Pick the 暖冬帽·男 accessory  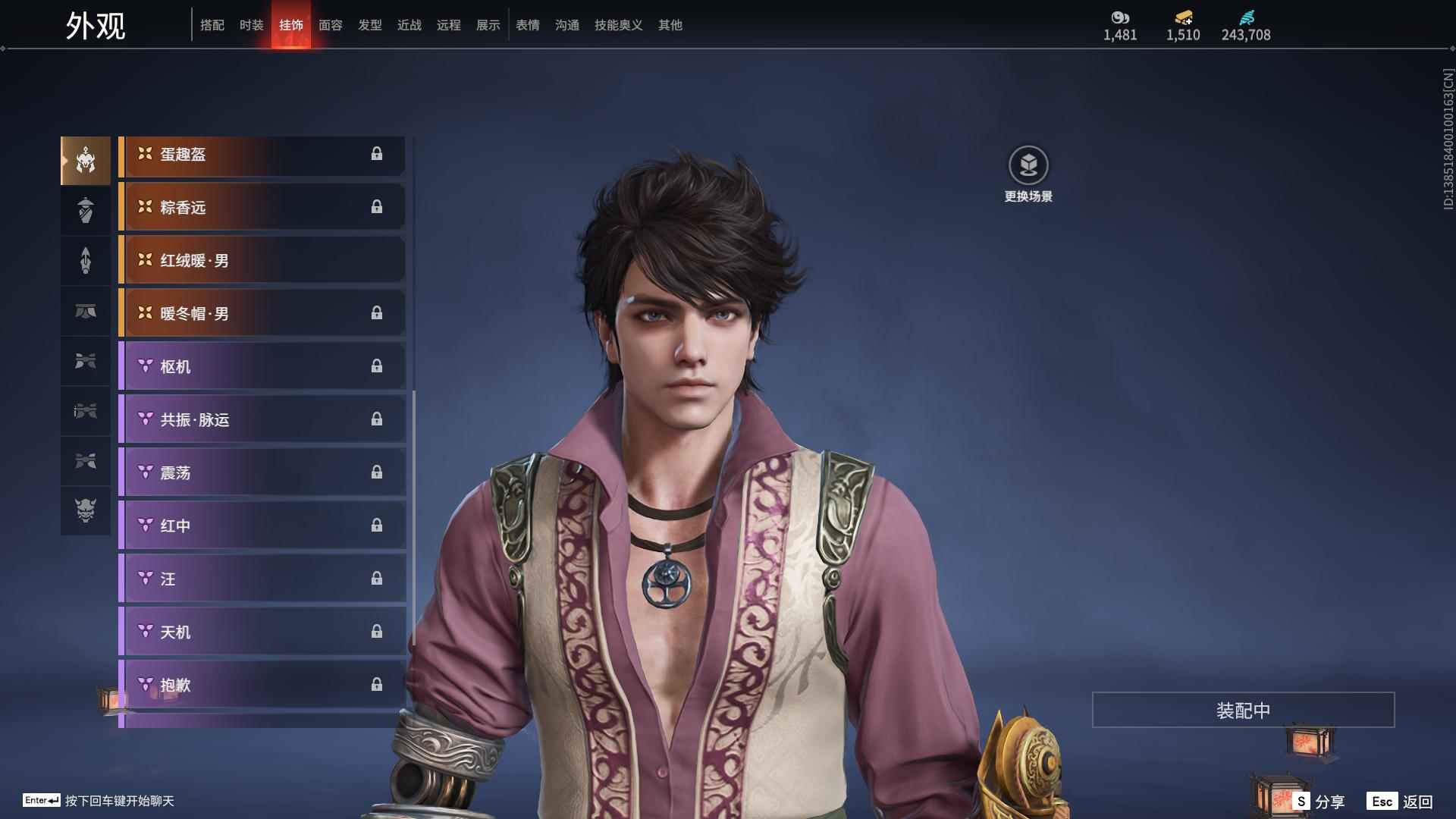[x=262, y=314]
